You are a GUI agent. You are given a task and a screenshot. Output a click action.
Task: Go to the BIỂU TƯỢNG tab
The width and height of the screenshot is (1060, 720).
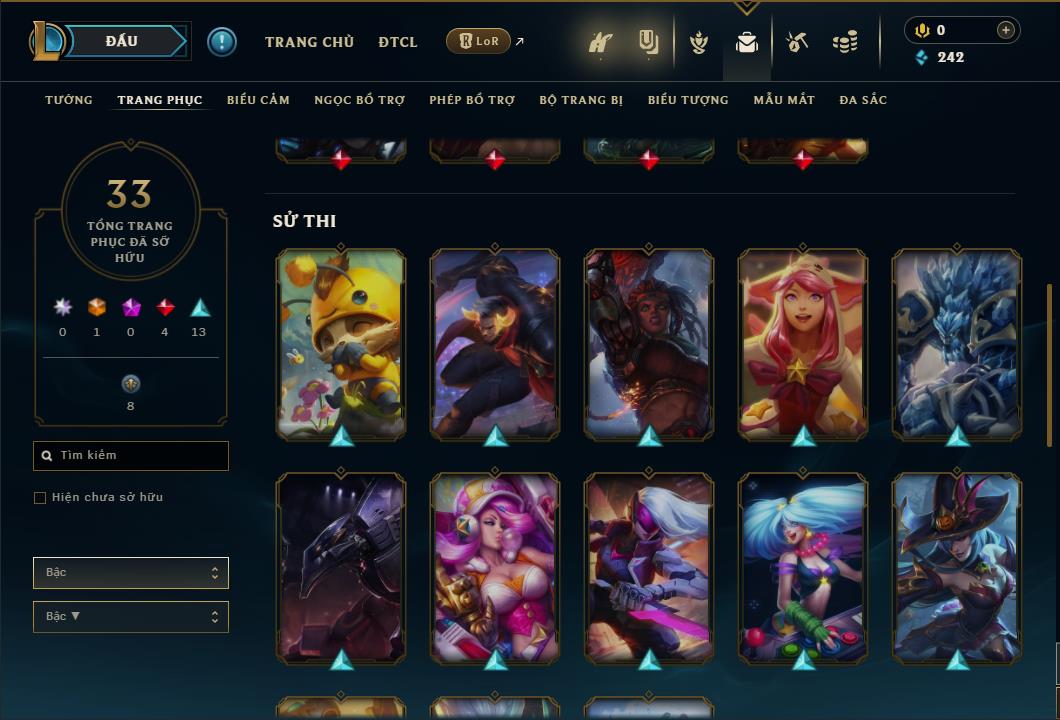point(688,100)
